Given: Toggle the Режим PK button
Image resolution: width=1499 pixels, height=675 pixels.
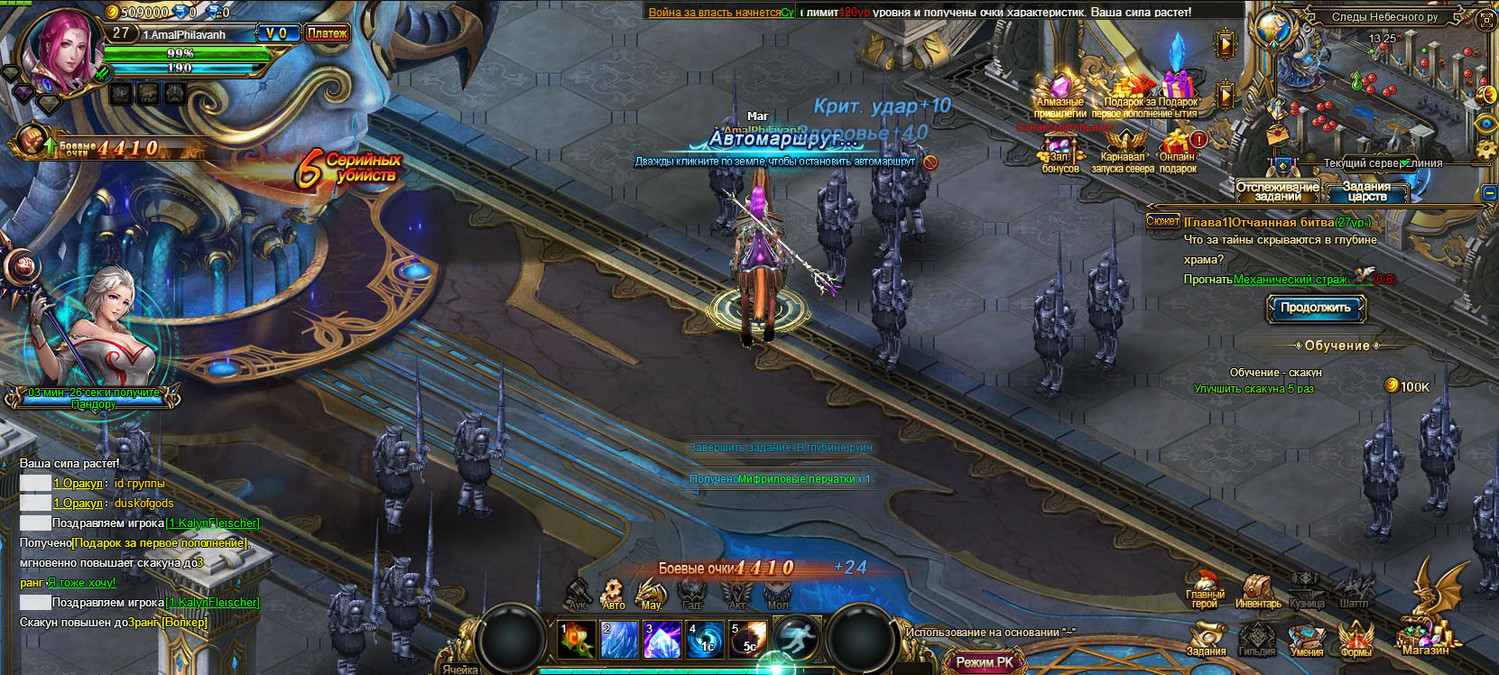Looking at the screenshot, I should point(984,661).
